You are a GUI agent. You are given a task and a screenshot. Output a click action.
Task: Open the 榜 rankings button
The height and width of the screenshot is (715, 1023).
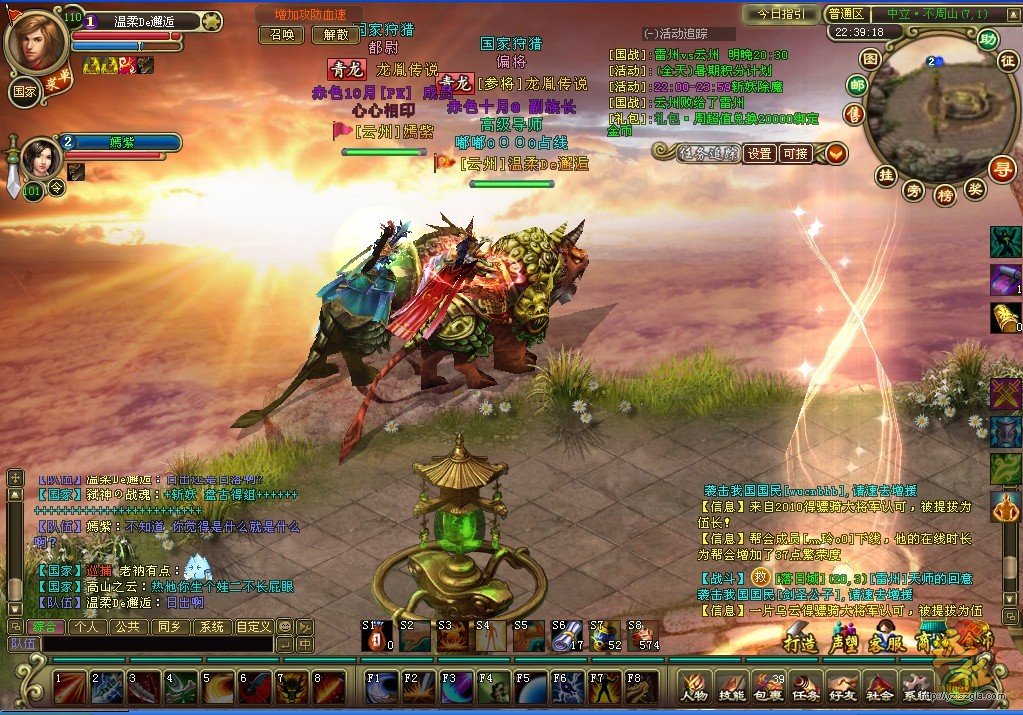tap(945, 195)
